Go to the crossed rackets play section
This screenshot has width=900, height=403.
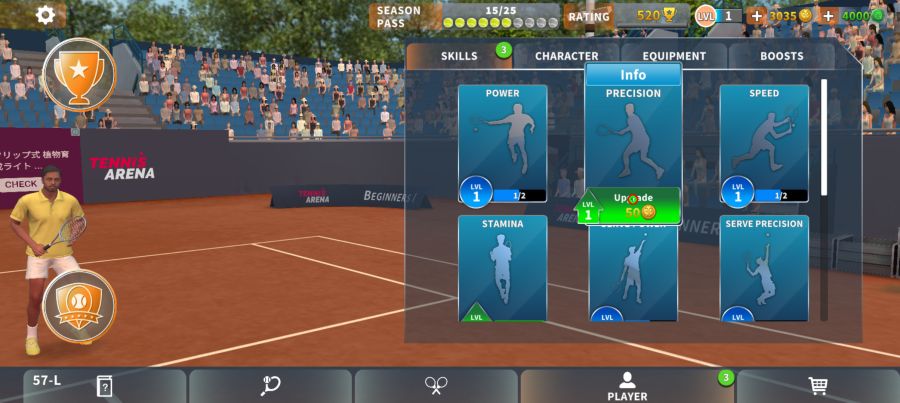pyautogui.click(x=436, y=386)
